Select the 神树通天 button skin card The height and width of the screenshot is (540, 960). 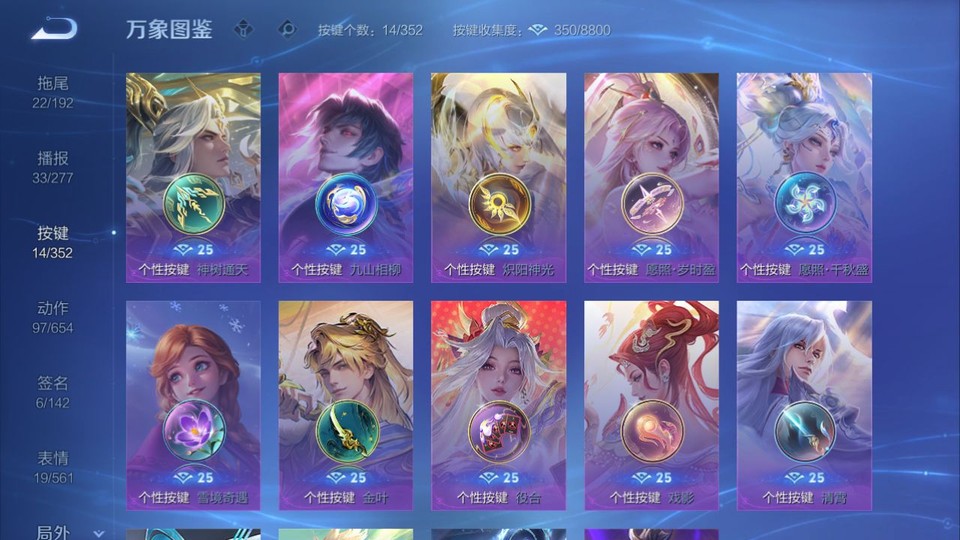[x=193, y=177]
